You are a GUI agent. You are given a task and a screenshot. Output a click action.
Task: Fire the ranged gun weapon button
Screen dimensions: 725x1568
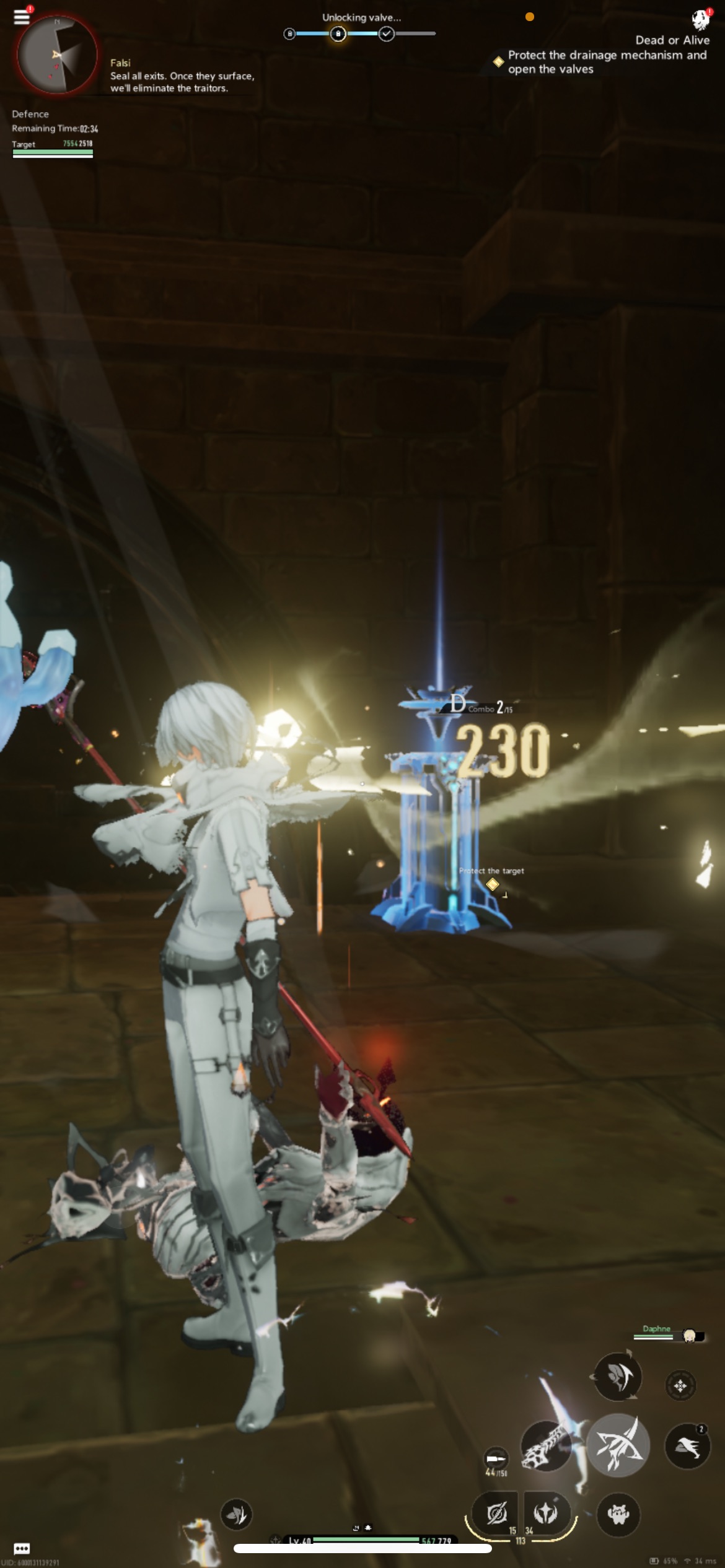(546, 1445)
